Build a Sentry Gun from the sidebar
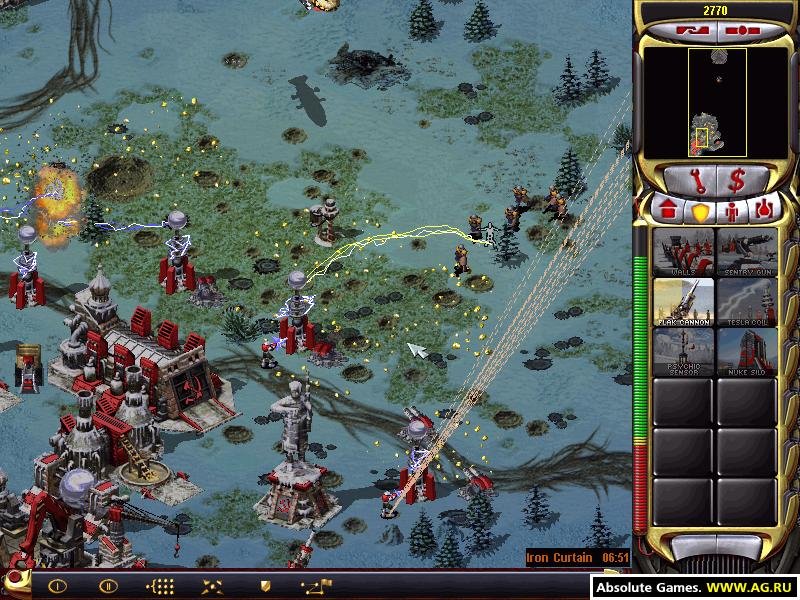Viewport: 800px width, 600px height. 746,252
